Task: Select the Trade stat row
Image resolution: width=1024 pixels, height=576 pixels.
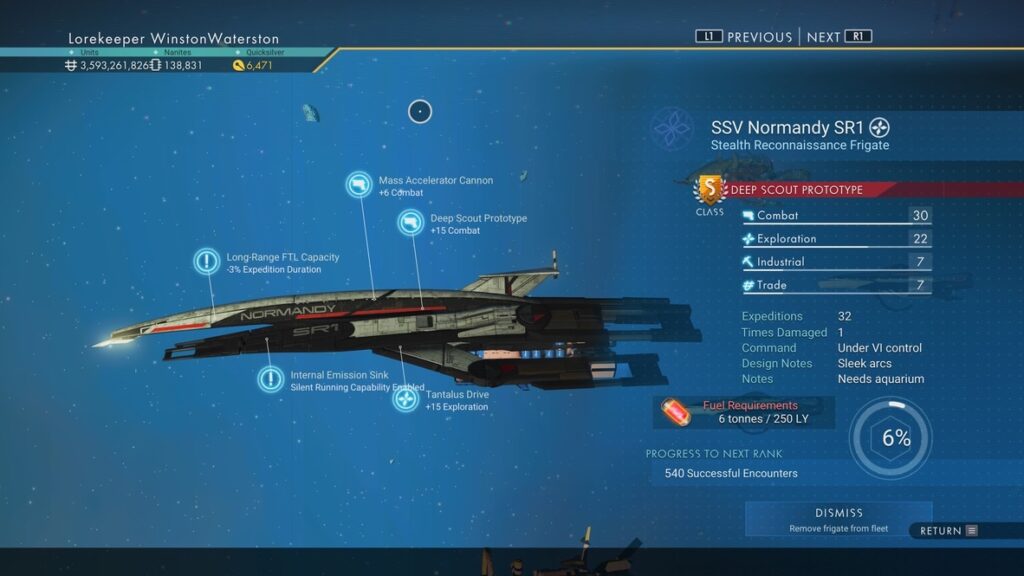Action: [836, 286]
